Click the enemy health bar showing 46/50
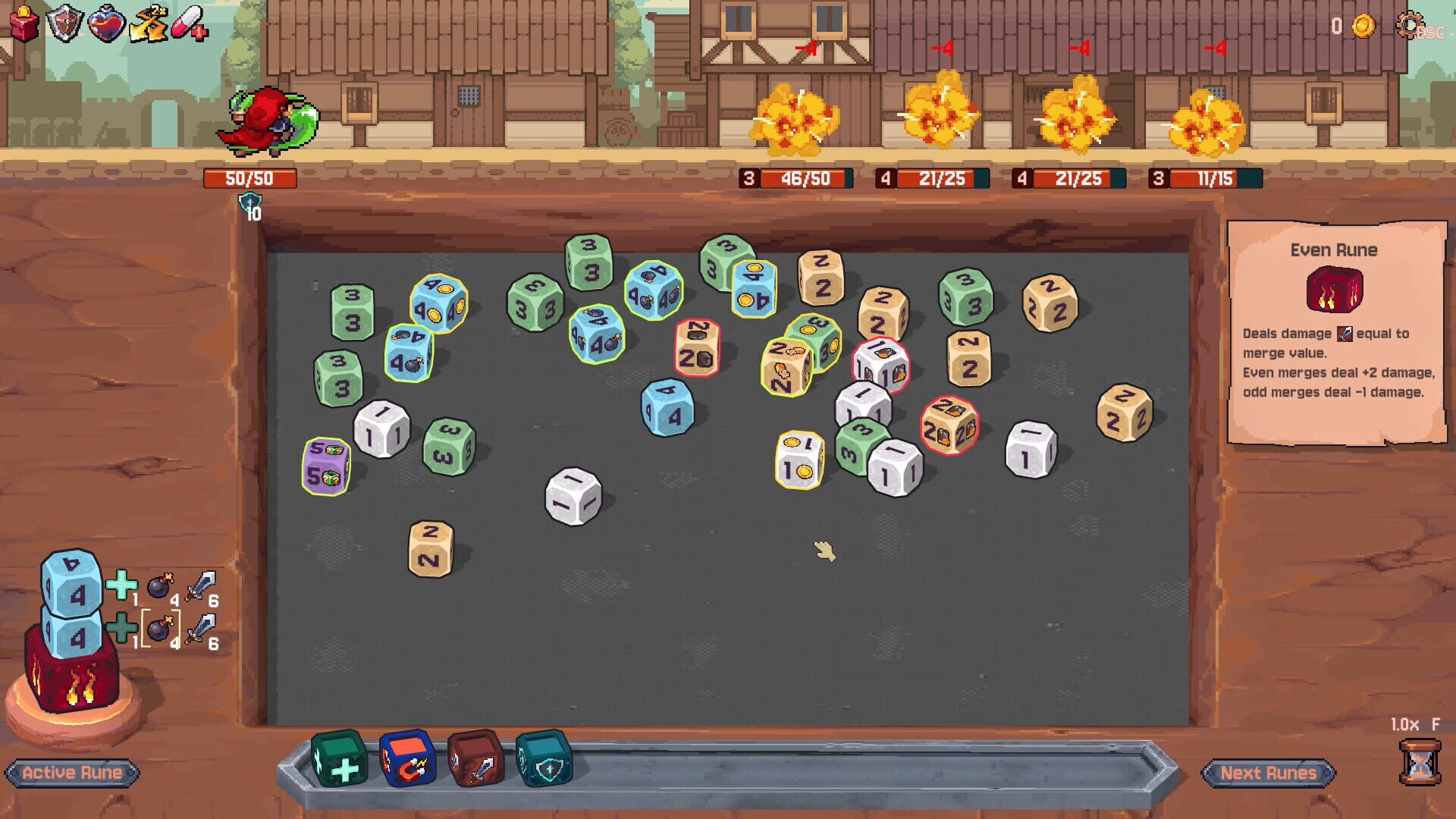The width and height of the screenshot is (1456, 819). pyautogui.click(x=795, y=180)
